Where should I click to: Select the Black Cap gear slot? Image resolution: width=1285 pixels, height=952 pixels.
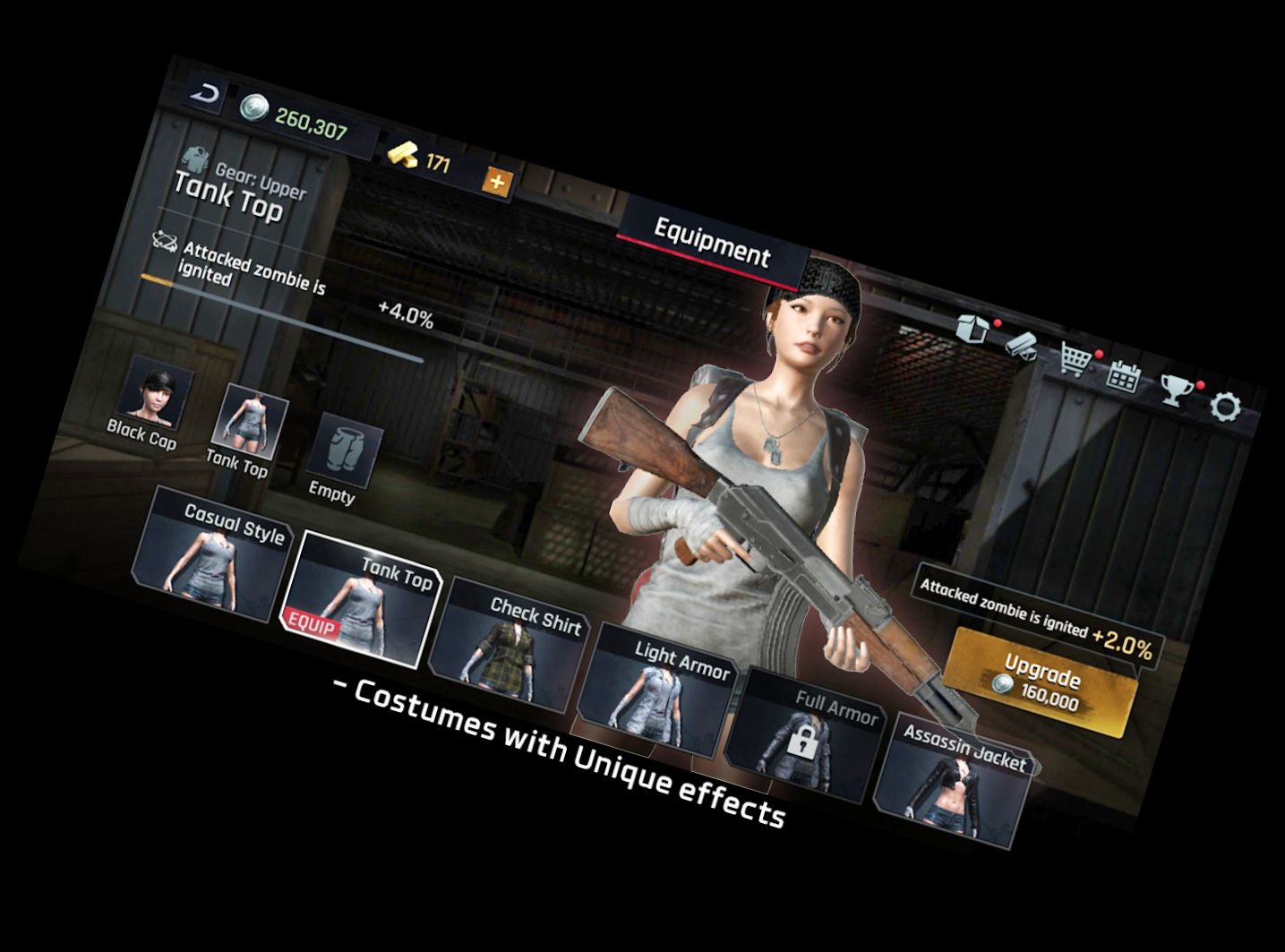coord(155,393)
